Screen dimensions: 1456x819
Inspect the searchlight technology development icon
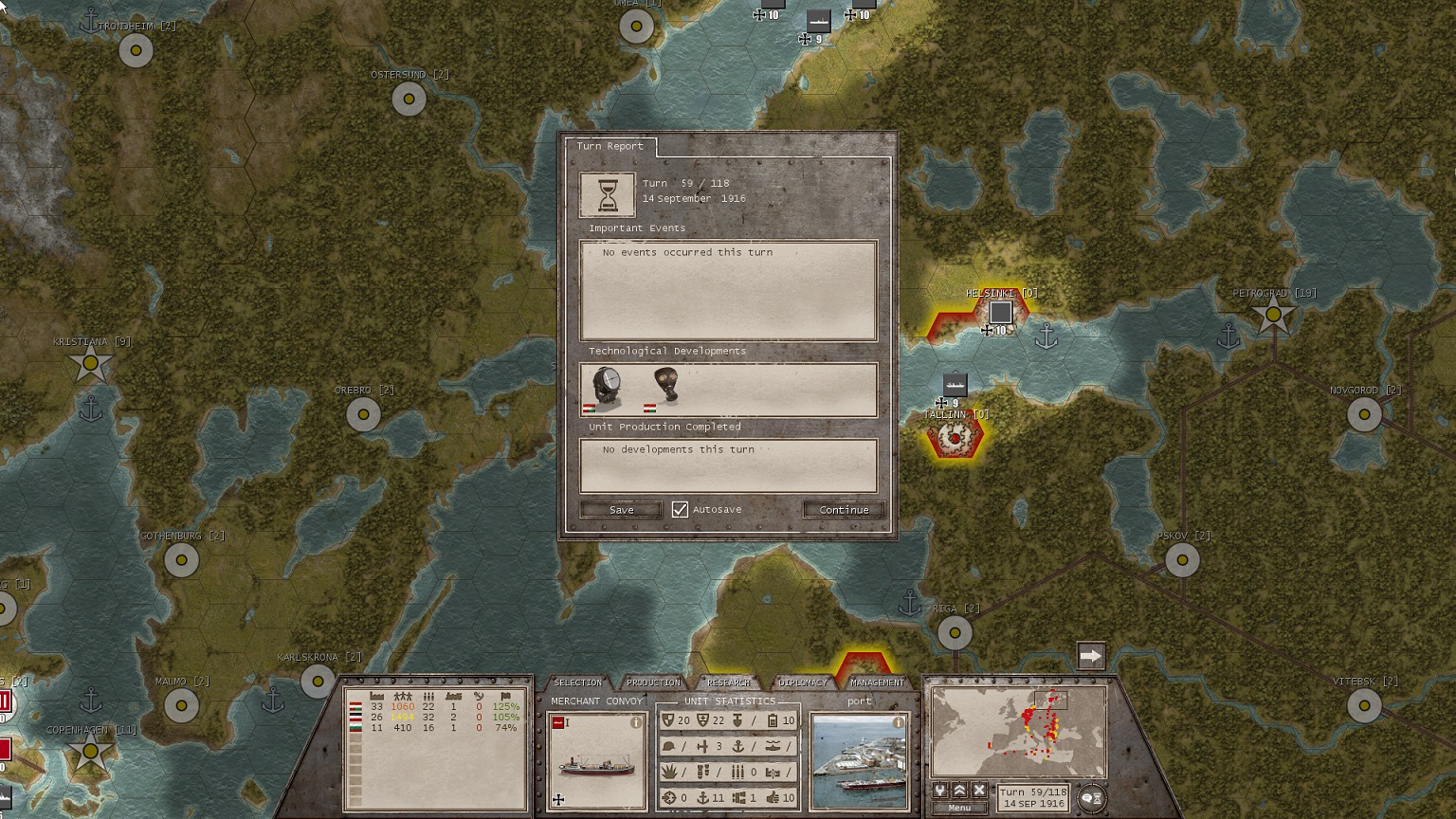coord(605,388)
